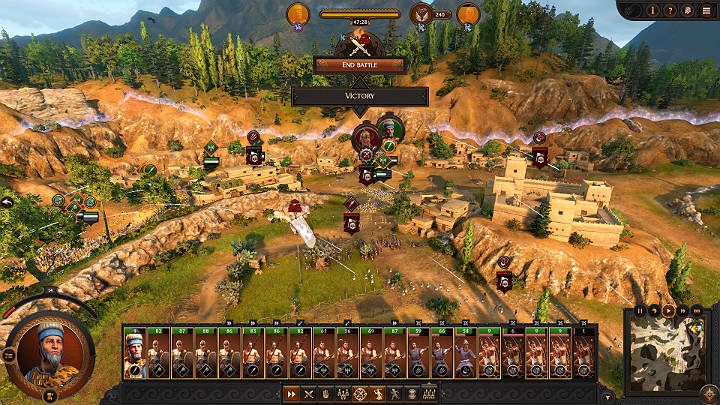This screenshot has height=405, width=720.
Task: Activate the crossed swords melee command
Action: pos(309,394)
